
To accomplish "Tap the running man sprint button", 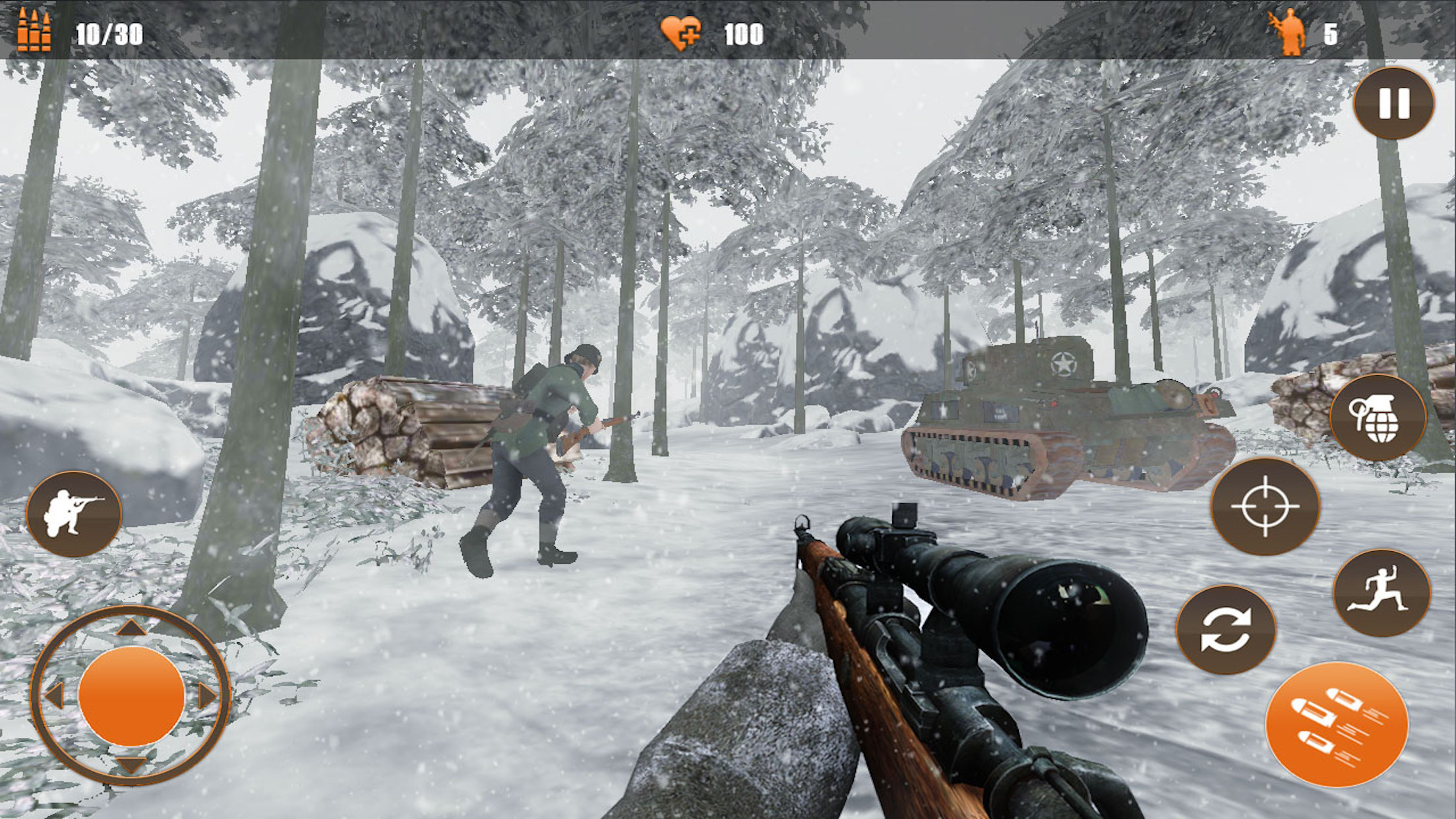I will pyautogui.click(x=1381, y=592).
